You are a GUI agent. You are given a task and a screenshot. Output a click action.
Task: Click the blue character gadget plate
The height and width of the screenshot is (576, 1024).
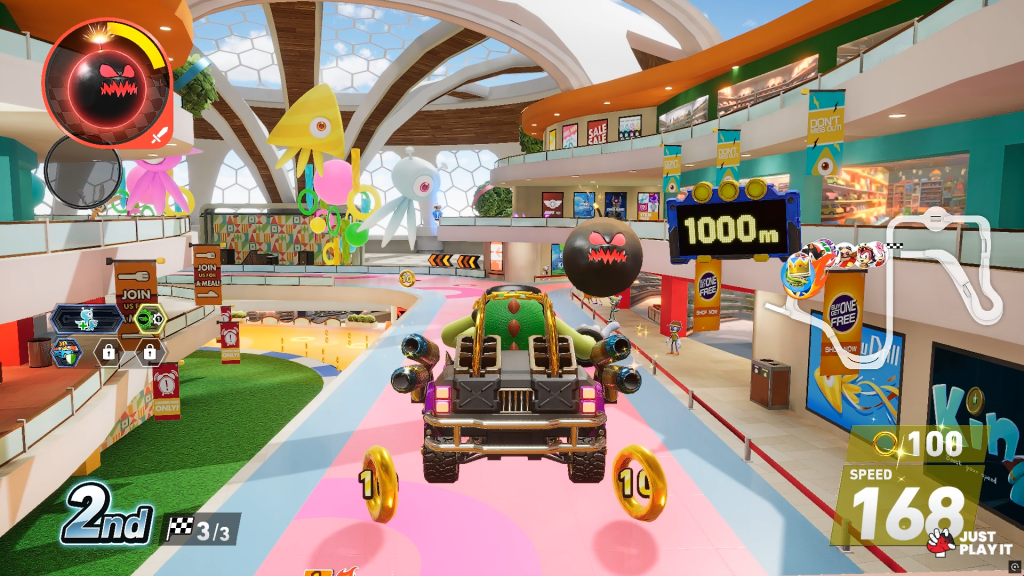coord(89,320)
